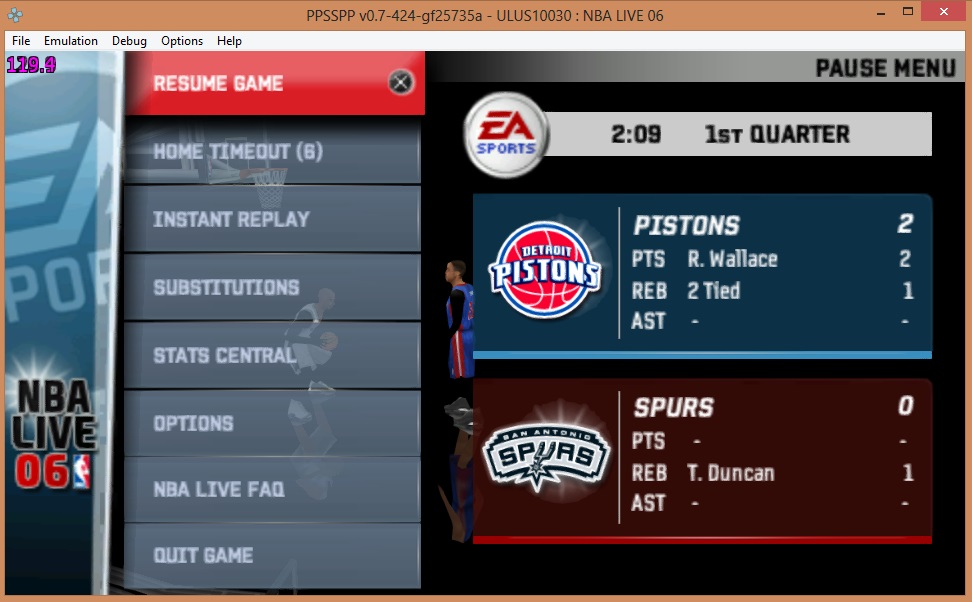Open the Debug menu
The height and width of the screenshot is (602, 972).
(129, 41)
